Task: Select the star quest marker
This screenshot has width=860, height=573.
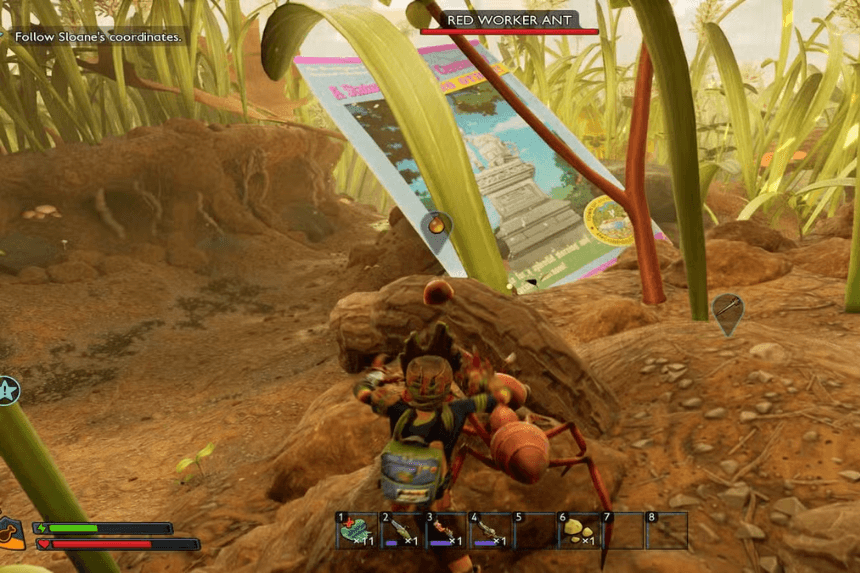Action: coord(8,390)
